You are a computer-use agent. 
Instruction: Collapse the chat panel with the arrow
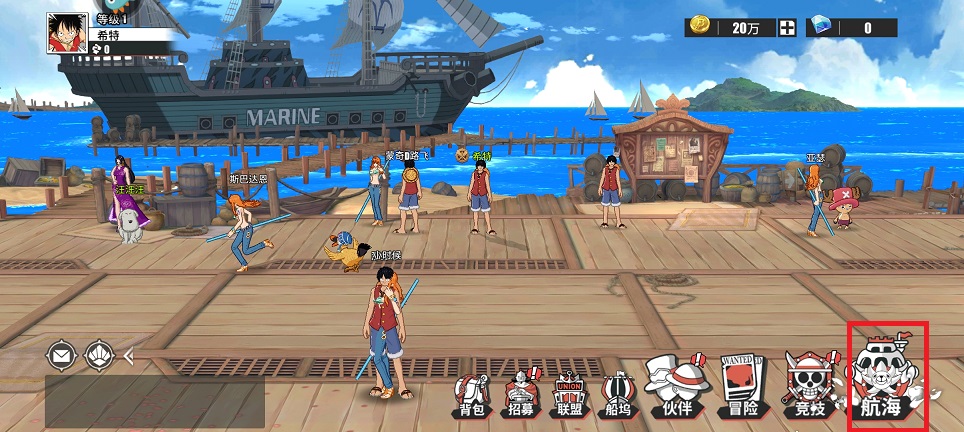(x=129, y=354)
